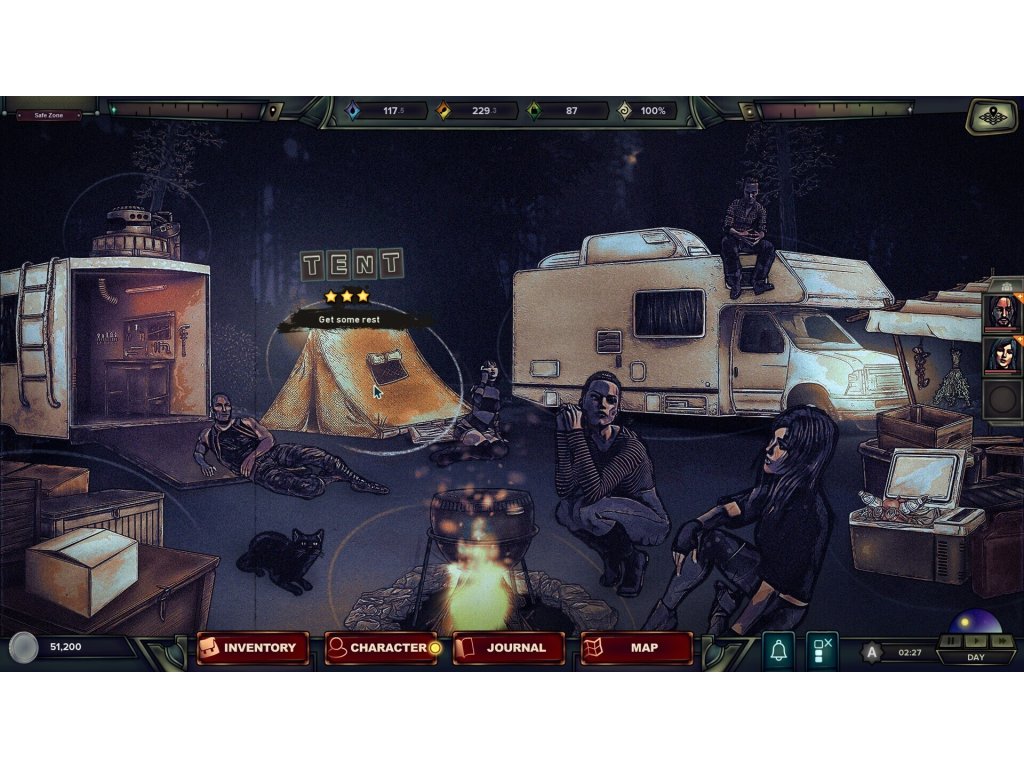Open the Journal

click(508, 648)
